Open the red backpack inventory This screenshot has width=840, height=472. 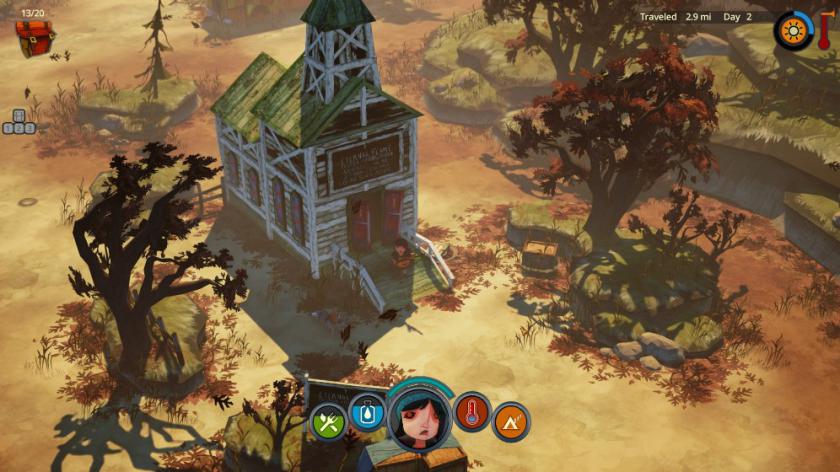point(35,37)
